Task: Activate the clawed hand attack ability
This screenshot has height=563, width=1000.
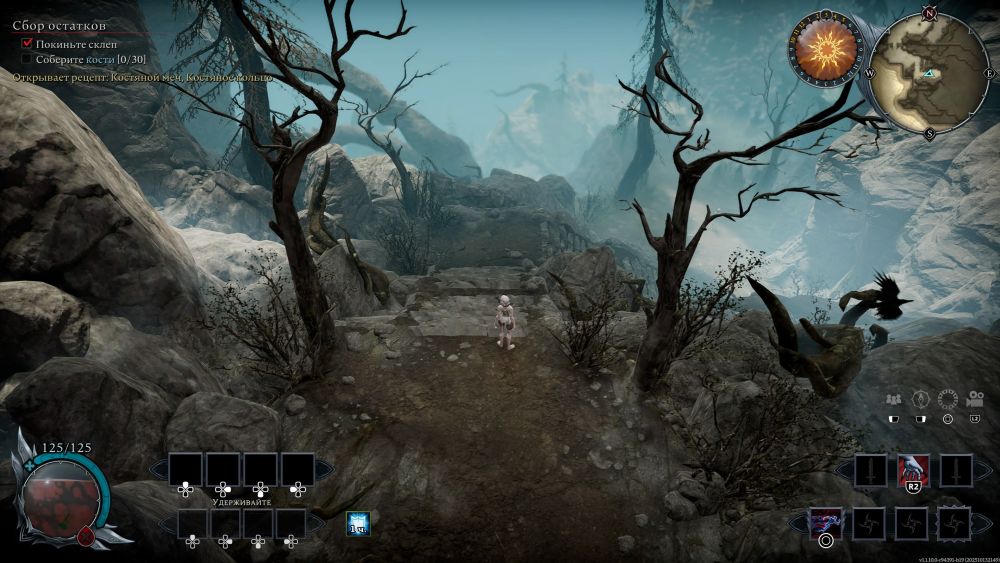Action: tap(913, 469)
